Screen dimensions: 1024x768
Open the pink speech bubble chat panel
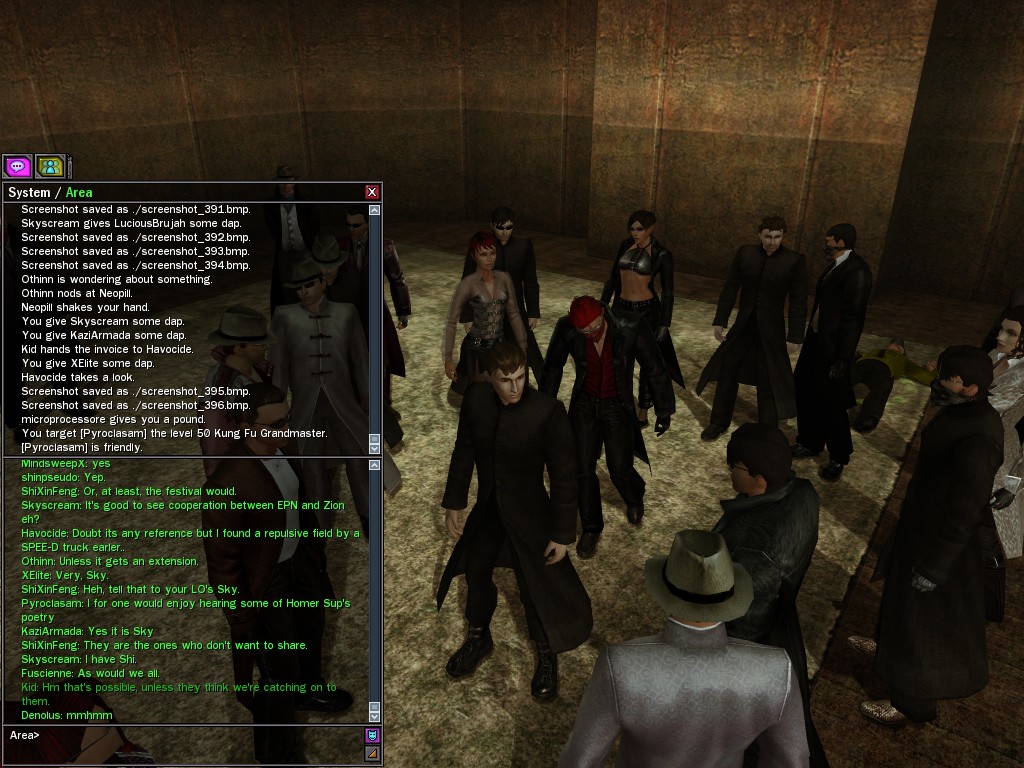[17, 166]
